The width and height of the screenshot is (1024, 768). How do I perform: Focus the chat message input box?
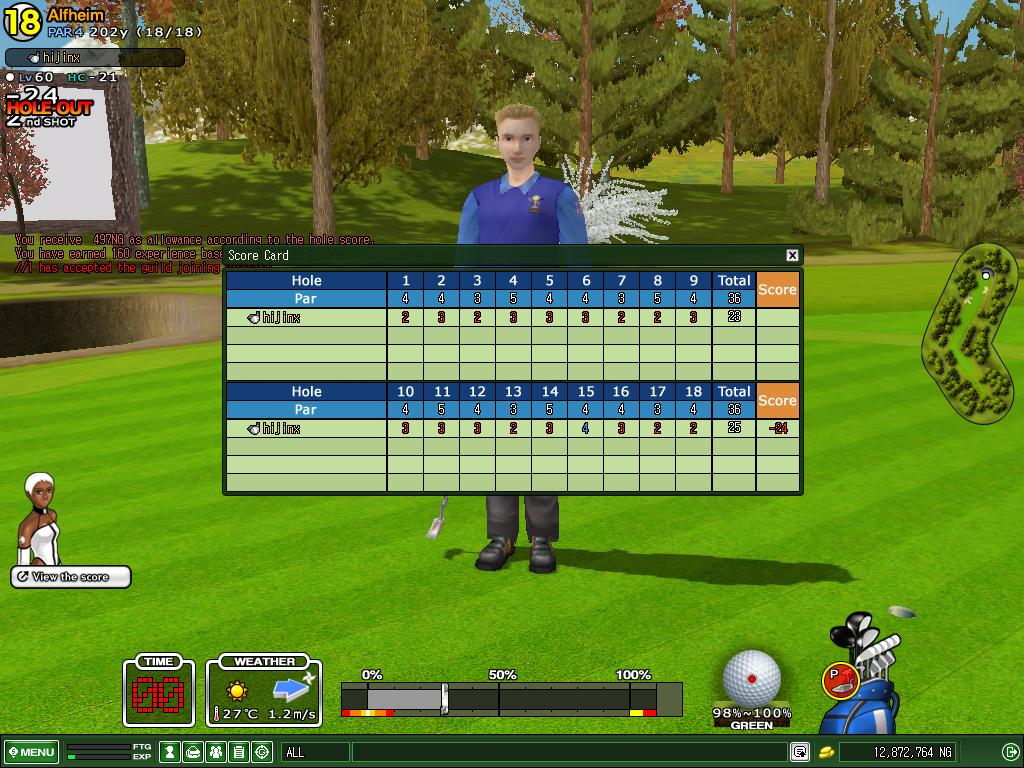(x=568, y=752)
